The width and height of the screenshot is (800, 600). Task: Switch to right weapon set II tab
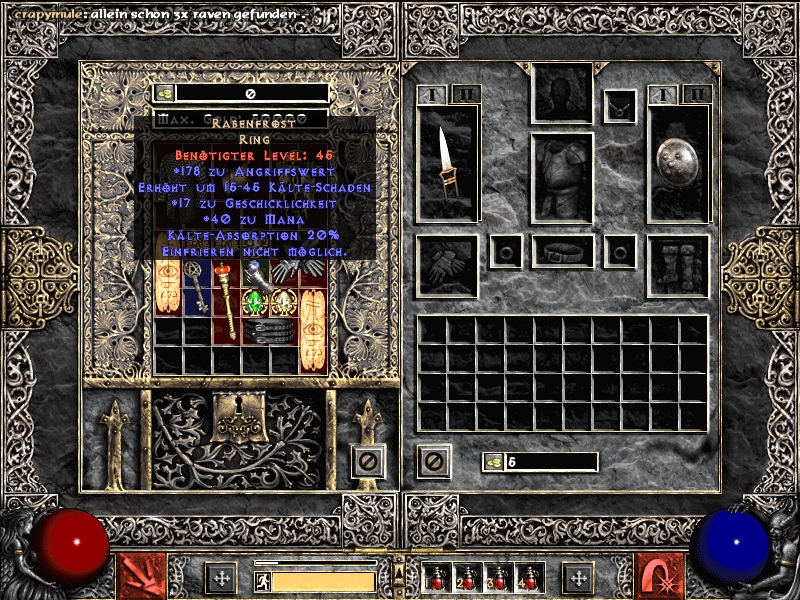click(697, 95)
